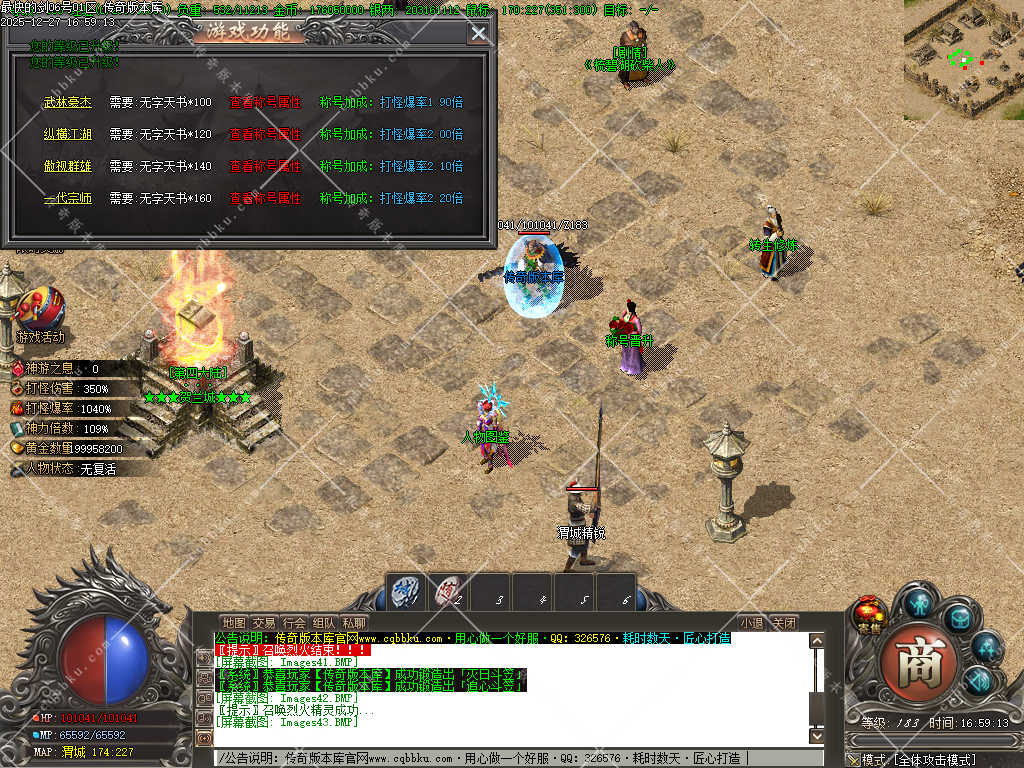View title attributes for 一代宗师 row
Viewport: 1024px width, 768px height.
264,198
